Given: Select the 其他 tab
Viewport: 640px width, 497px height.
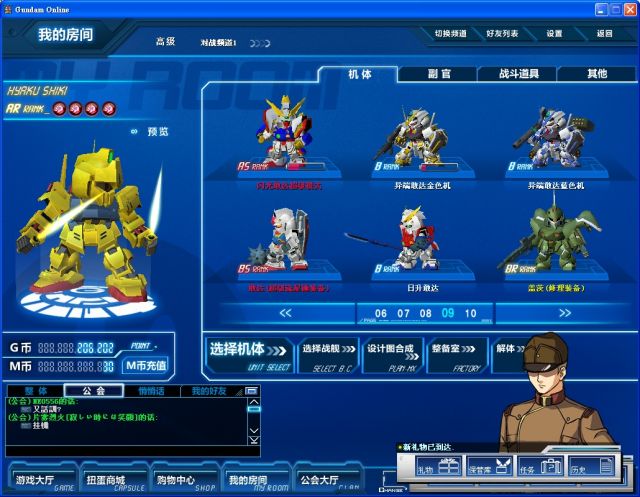Looking at the screenshot, I should pyautogui.click(x=596, y=74).
